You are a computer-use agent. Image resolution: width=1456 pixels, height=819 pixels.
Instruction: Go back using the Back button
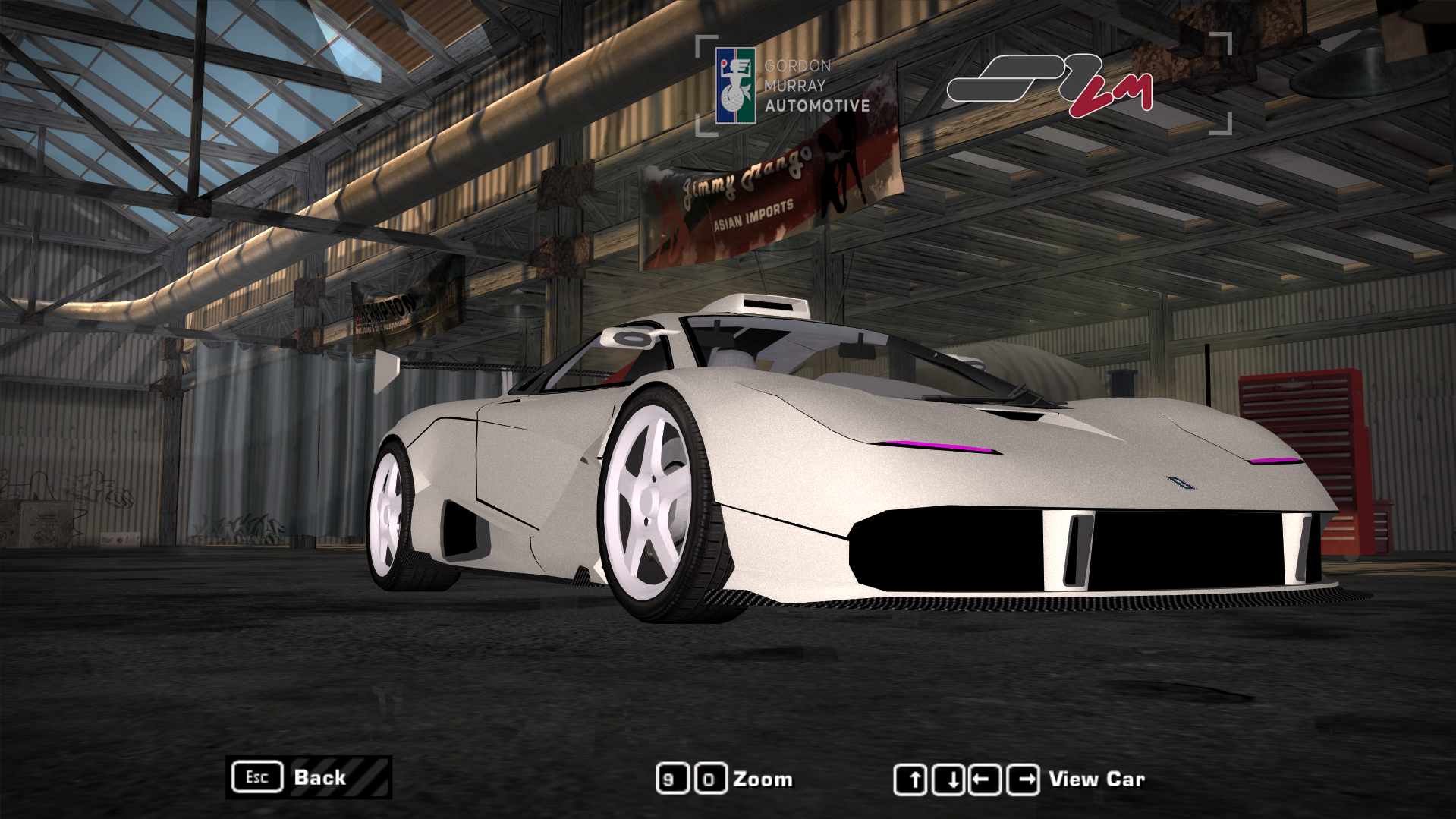308,777
